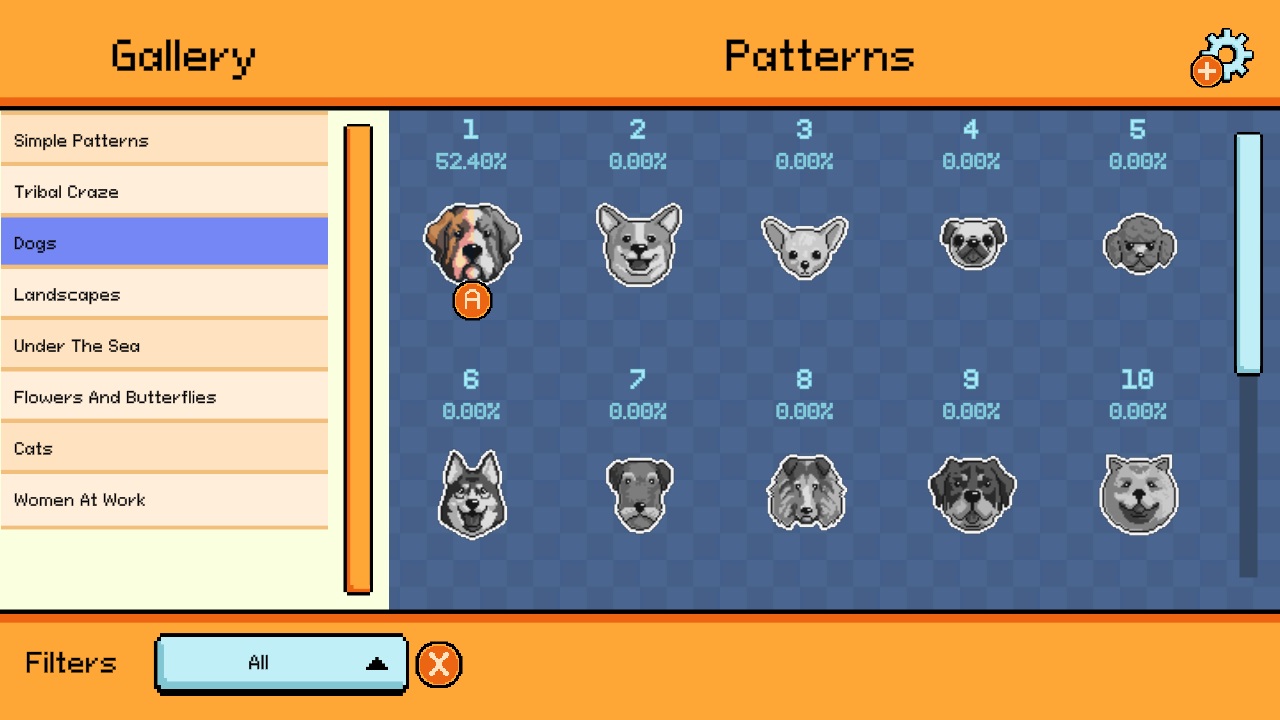Open the Under The Sea collection
1280x720 pixels.
[x=165, y=345]
